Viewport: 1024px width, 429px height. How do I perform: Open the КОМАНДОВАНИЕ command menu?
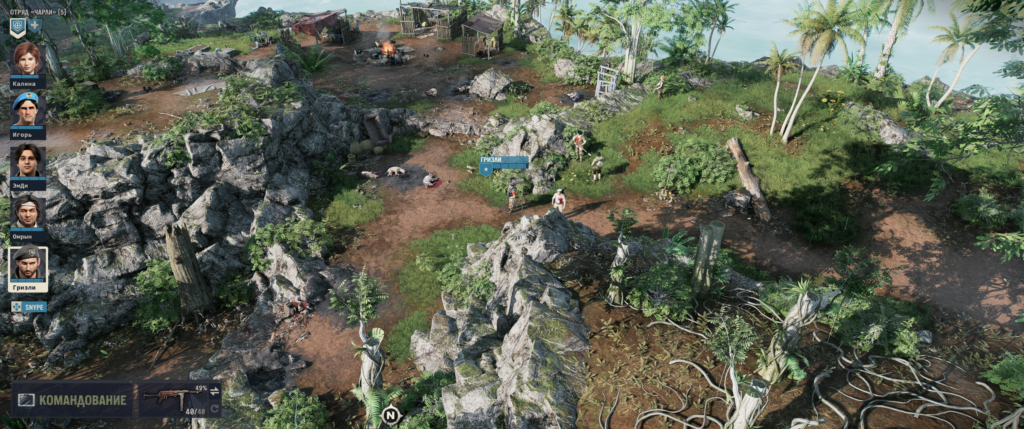pos(72,400)
